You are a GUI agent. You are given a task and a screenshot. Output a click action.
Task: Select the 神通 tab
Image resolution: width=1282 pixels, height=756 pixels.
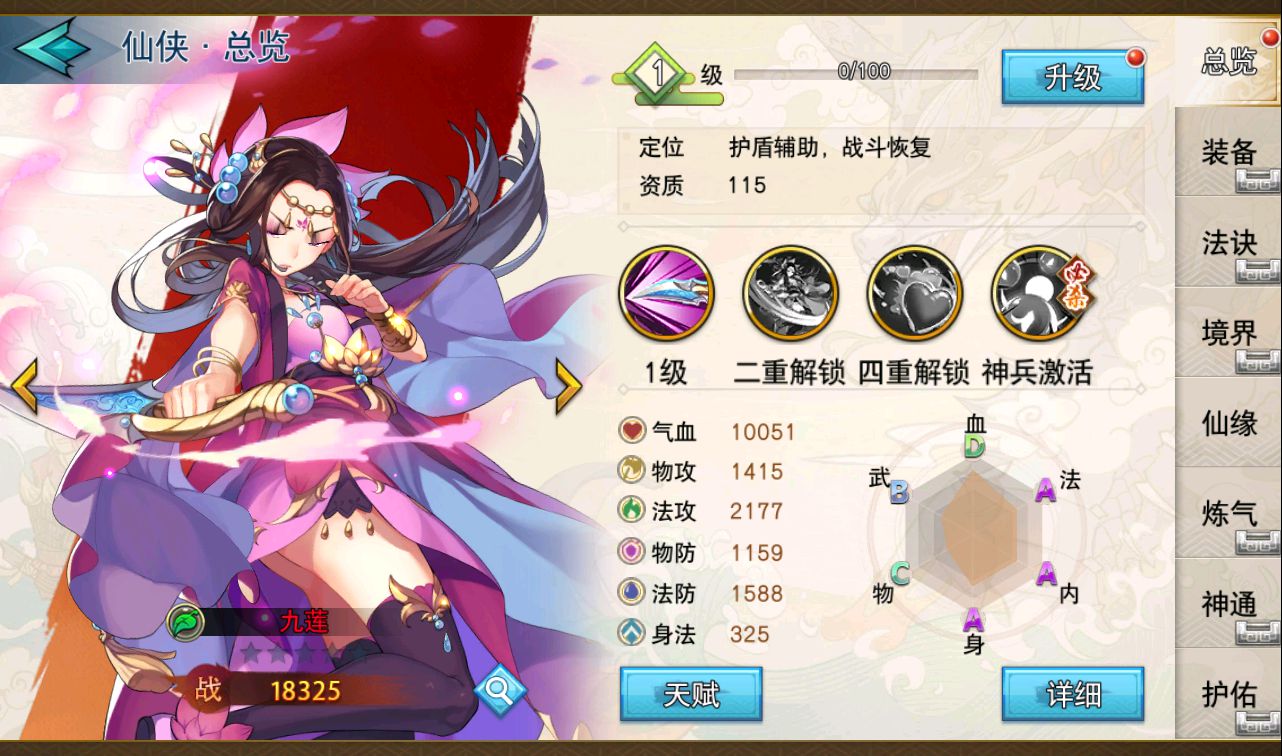(1228, 604)
